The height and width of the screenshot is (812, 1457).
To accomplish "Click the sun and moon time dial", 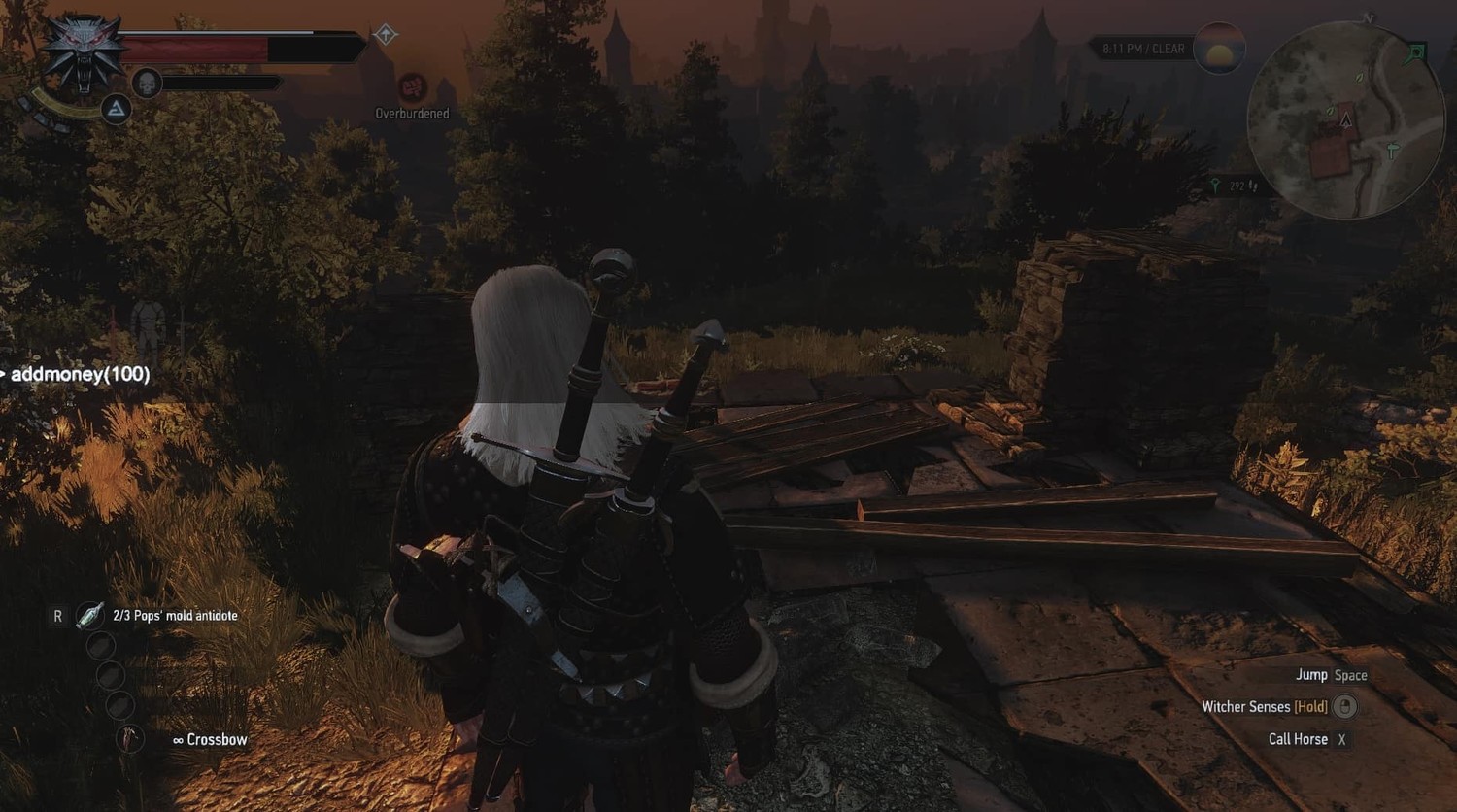I will pyautogui.click(x=1218, y=48).
